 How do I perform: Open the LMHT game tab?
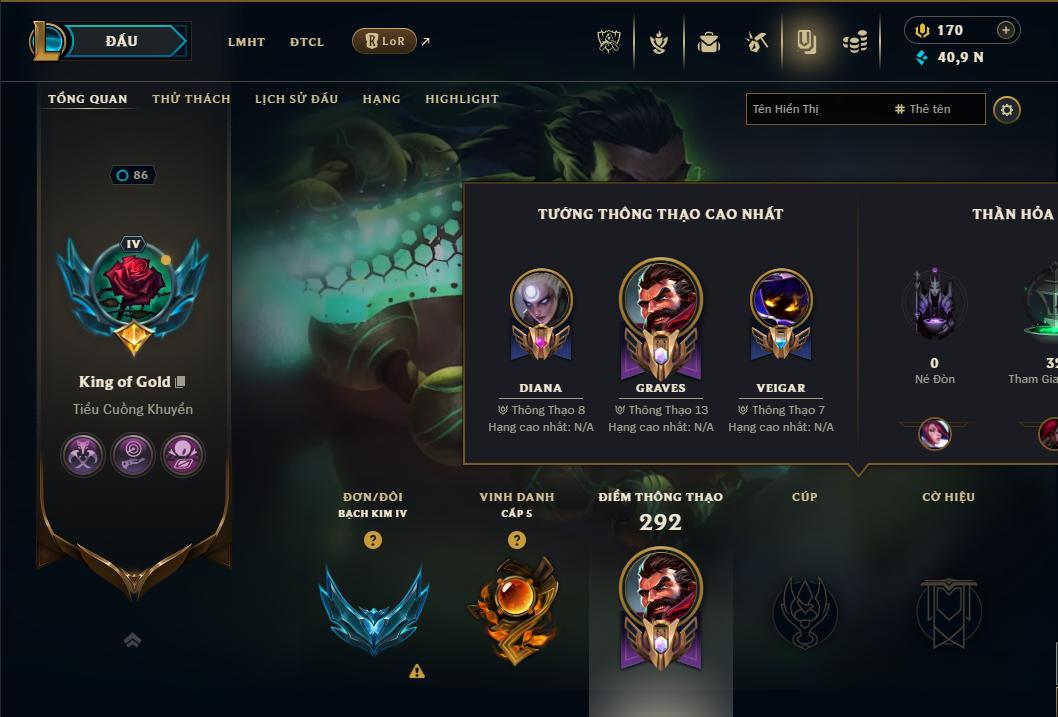click(x=246, y=42)
